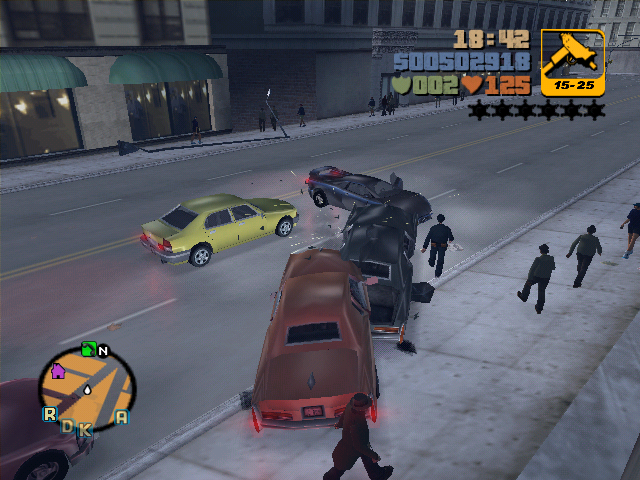Click the green phone blip on radar

tap(88, 349)
